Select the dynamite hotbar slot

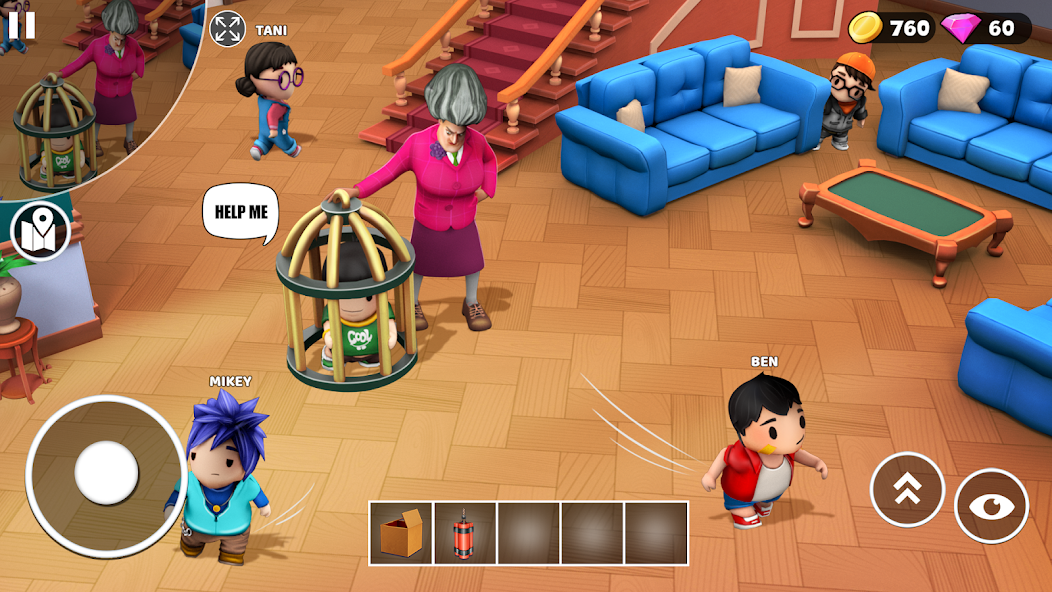tap(465, 533)
